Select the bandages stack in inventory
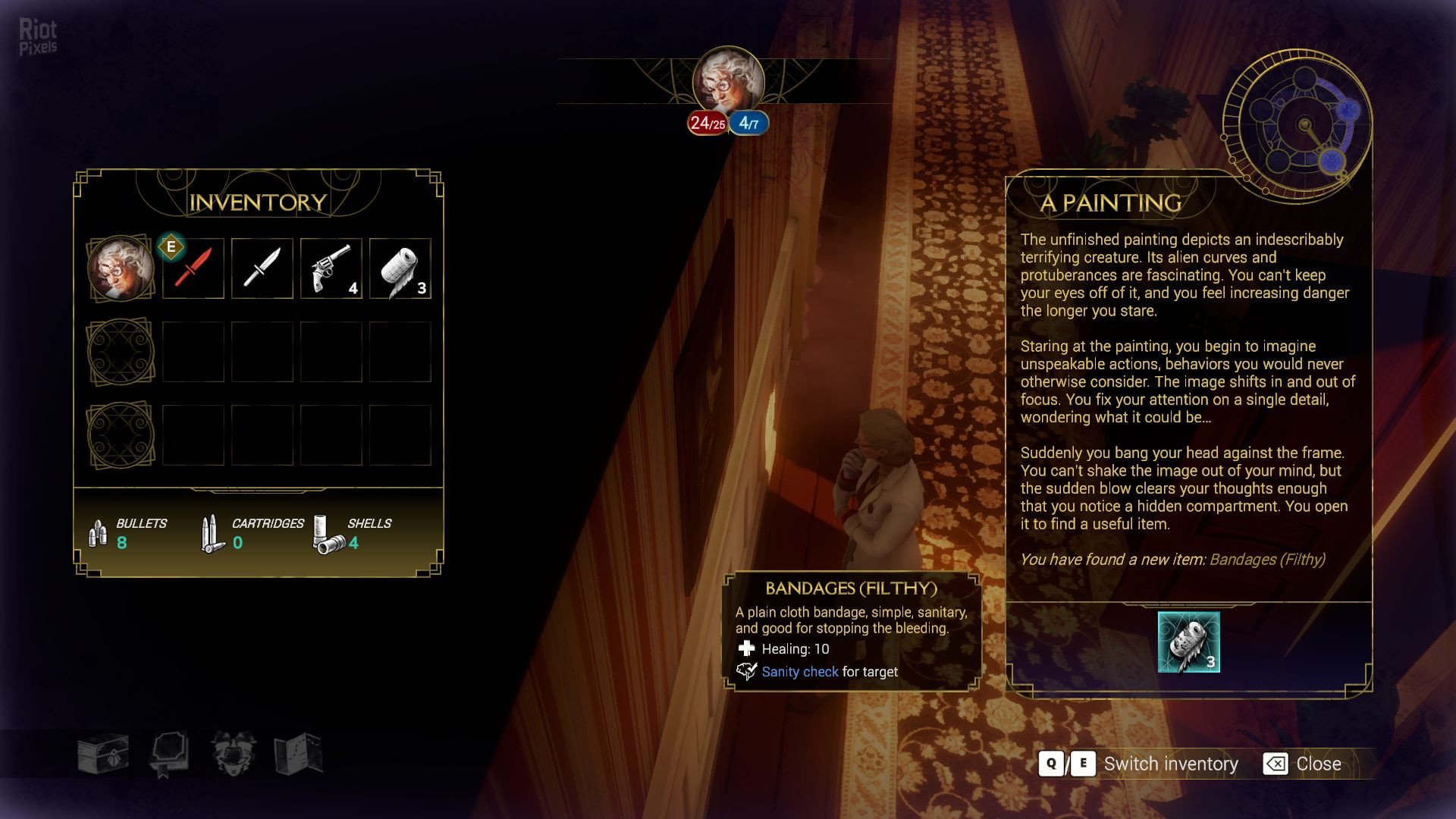The height and width of the screenshot is (819, 1456). [400, 268]
